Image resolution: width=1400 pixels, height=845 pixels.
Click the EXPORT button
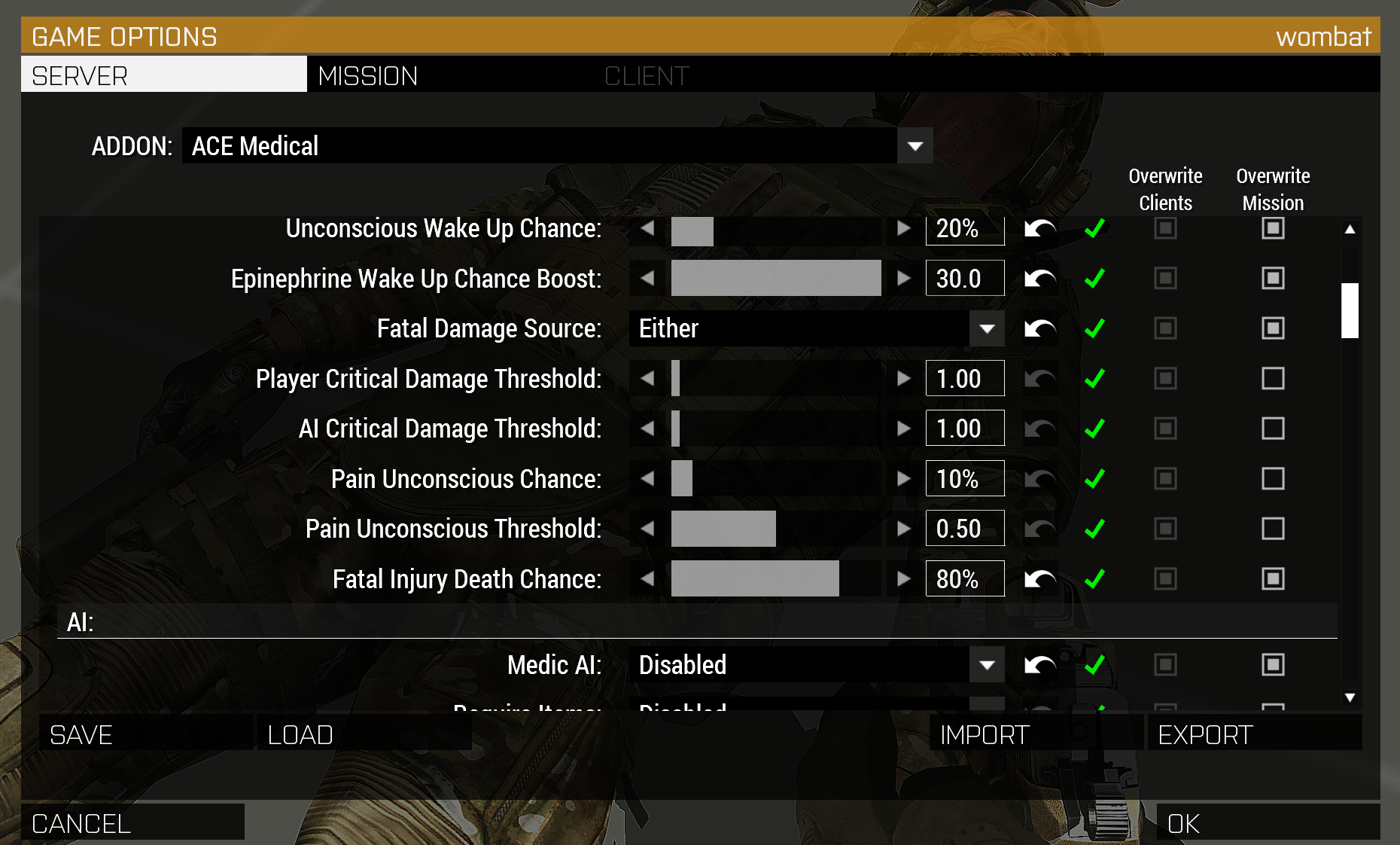tap(1204, 734)
